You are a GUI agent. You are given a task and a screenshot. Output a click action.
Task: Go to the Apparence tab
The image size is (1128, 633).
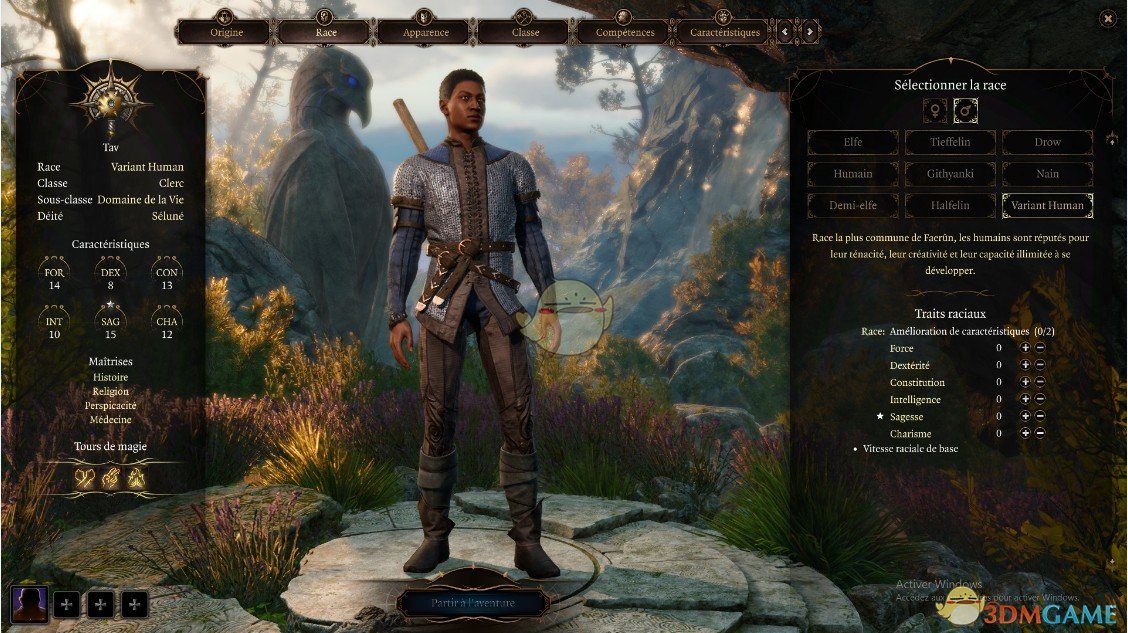(424, 32)
